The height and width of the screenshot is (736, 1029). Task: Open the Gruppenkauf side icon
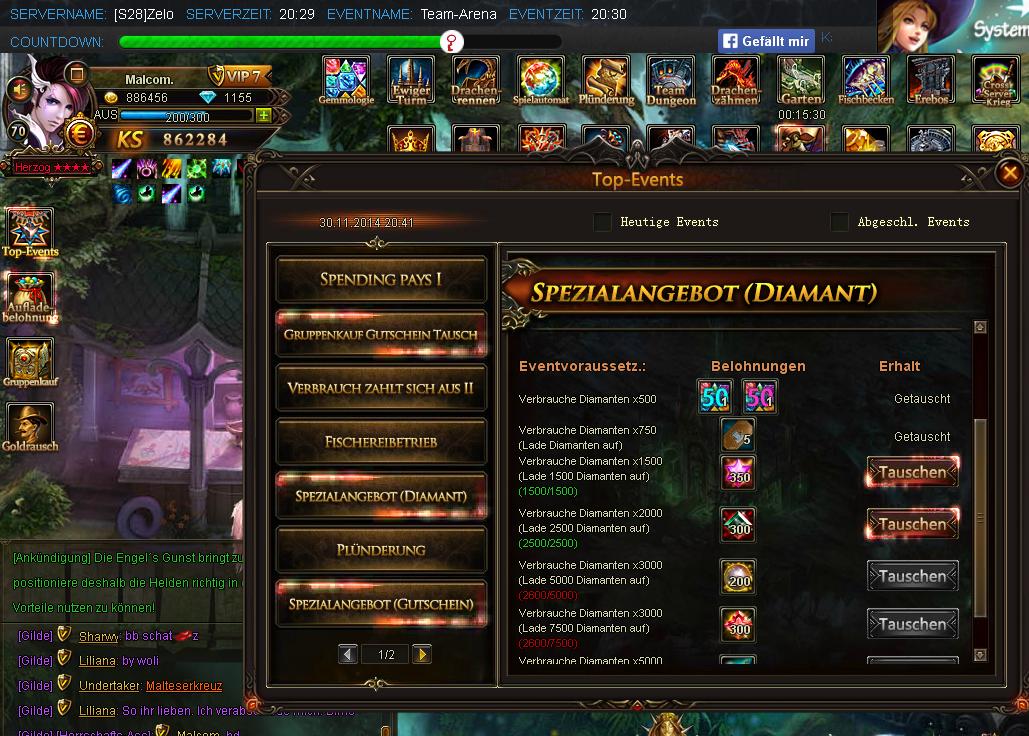[30, 363]
